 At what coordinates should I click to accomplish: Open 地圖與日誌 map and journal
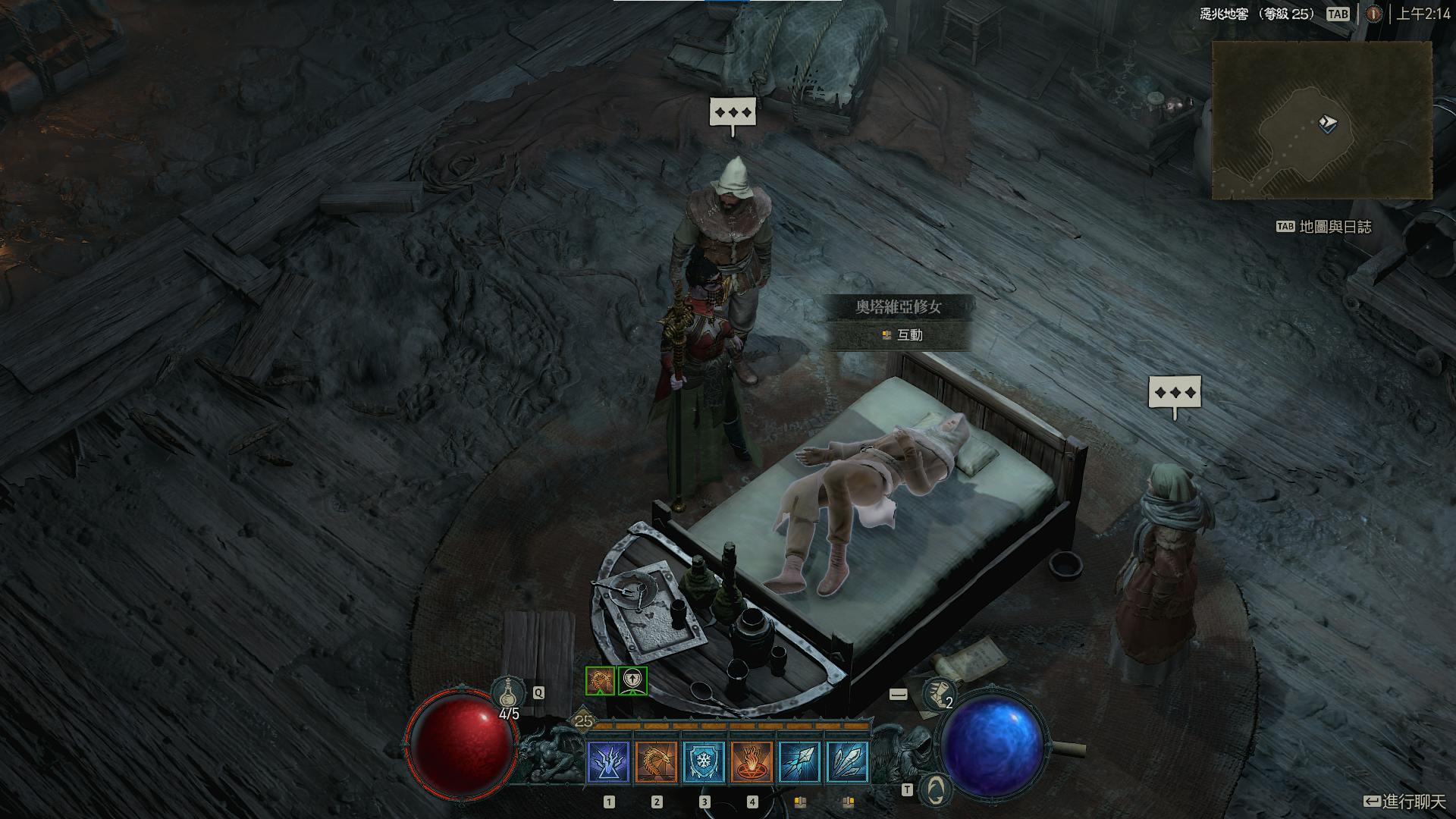[1334, 227]
